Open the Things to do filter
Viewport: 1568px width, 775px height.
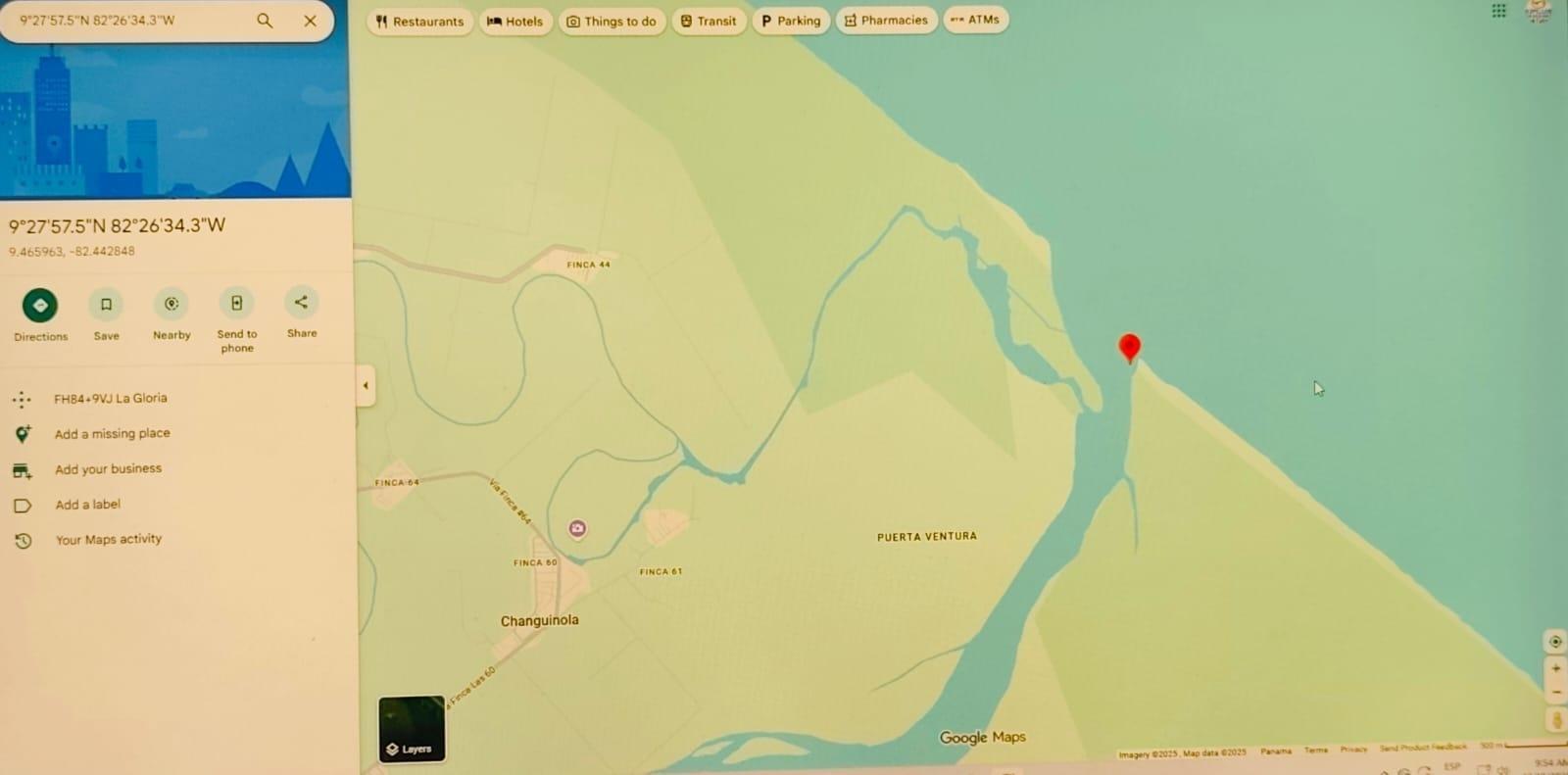pos(612,22)
